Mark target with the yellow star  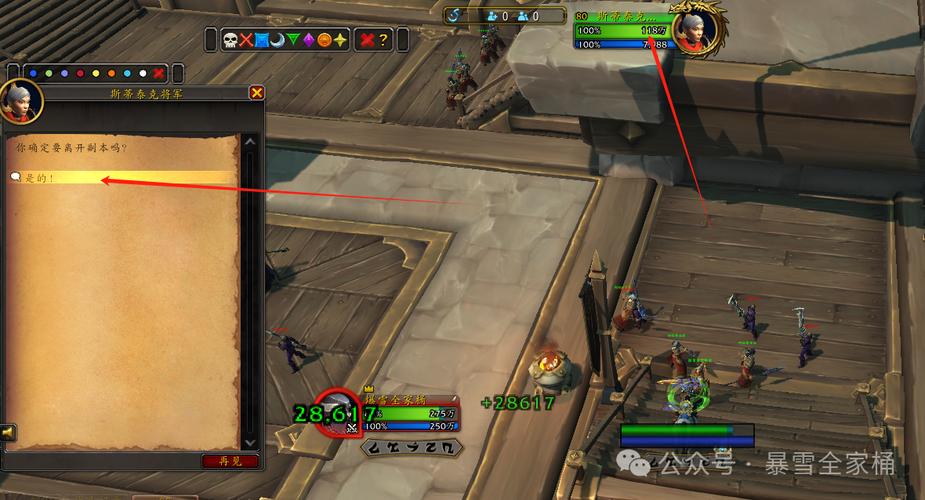[340, 40]
